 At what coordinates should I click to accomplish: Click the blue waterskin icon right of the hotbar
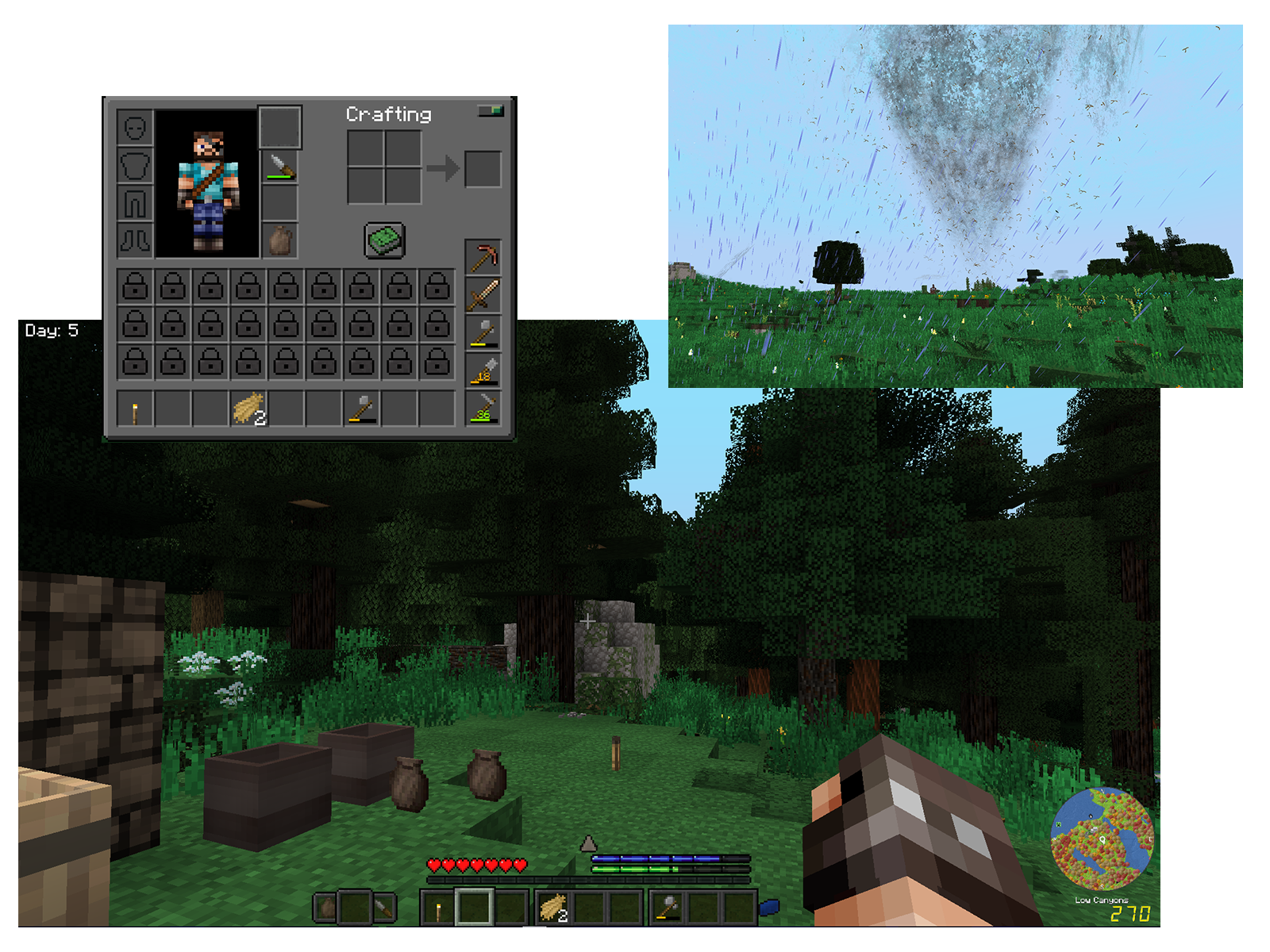tap(771, 908)
